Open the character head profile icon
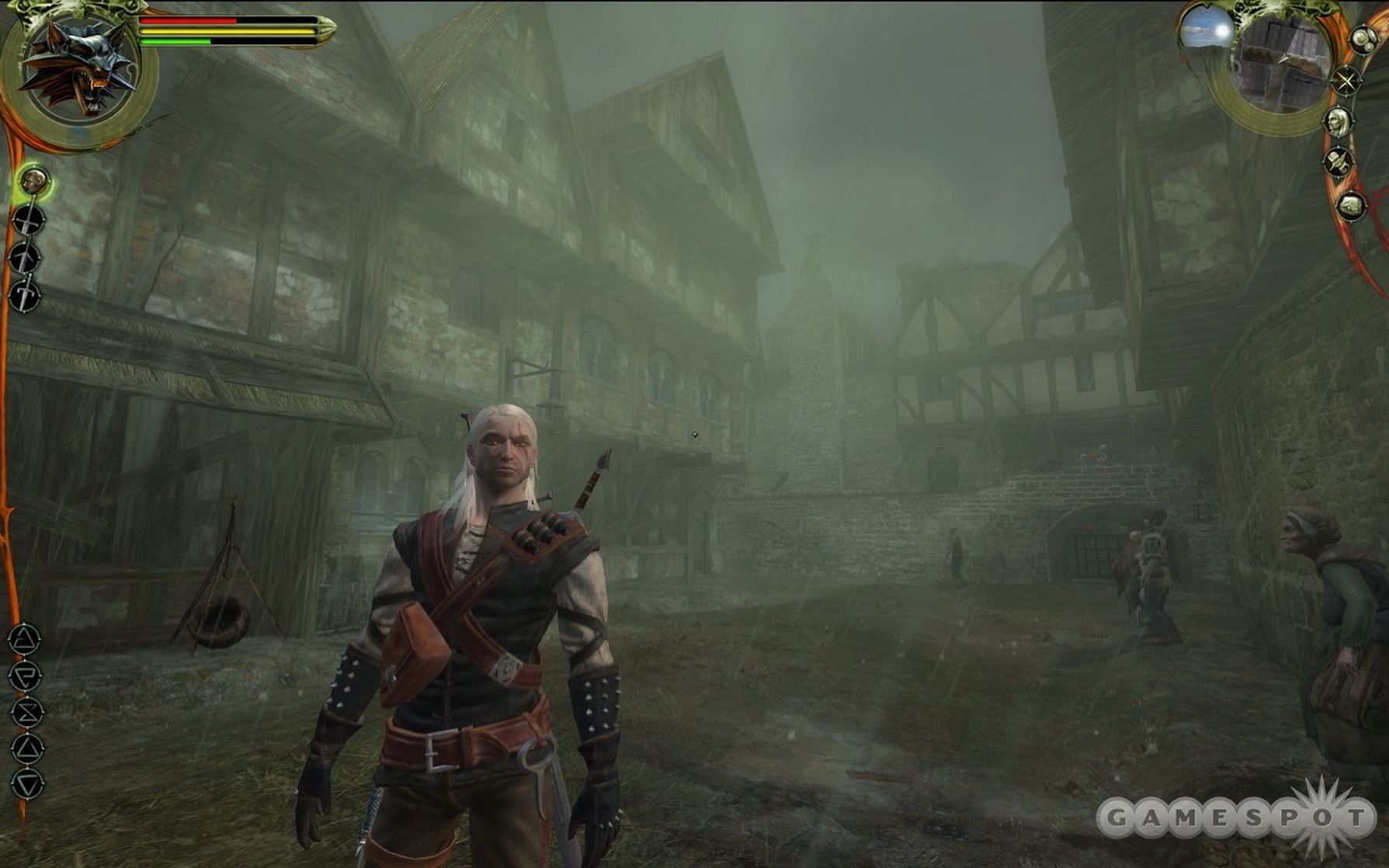 [1339, 121]
